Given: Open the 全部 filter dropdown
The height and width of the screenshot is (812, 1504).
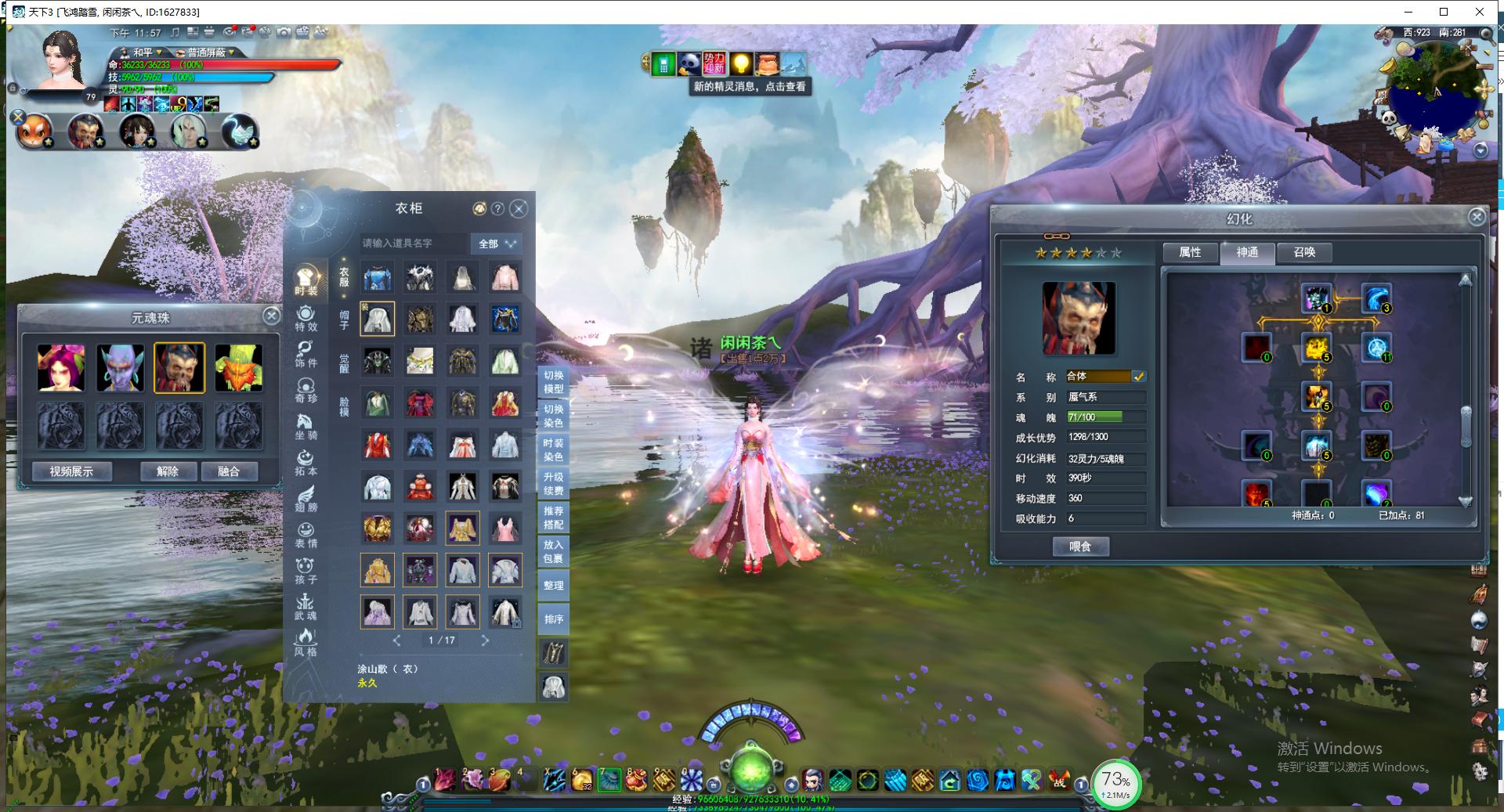Looking at the screenshot, I should [x=497, y=244].
